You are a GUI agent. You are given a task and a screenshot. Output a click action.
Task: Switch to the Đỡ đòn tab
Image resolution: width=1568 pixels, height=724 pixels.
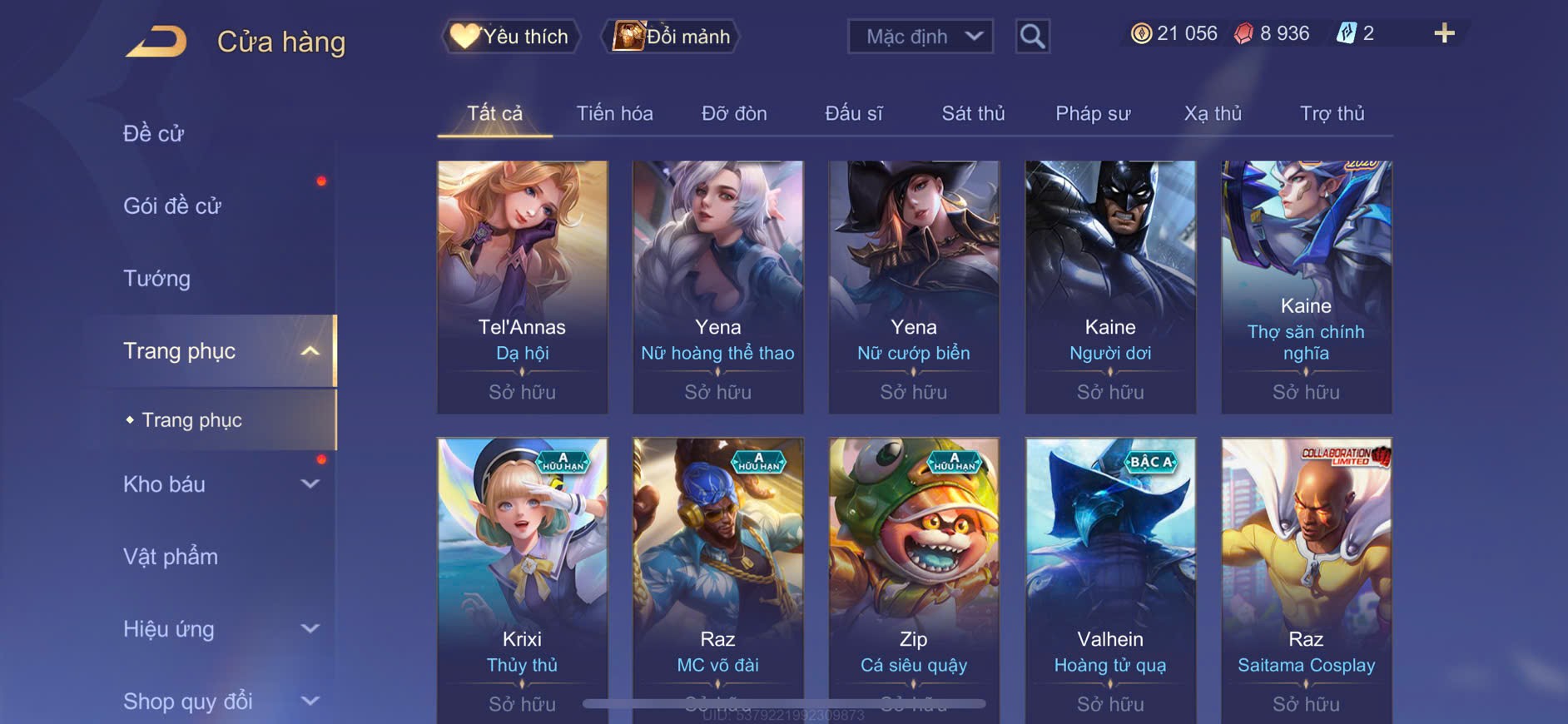click(x=734, y=113)
